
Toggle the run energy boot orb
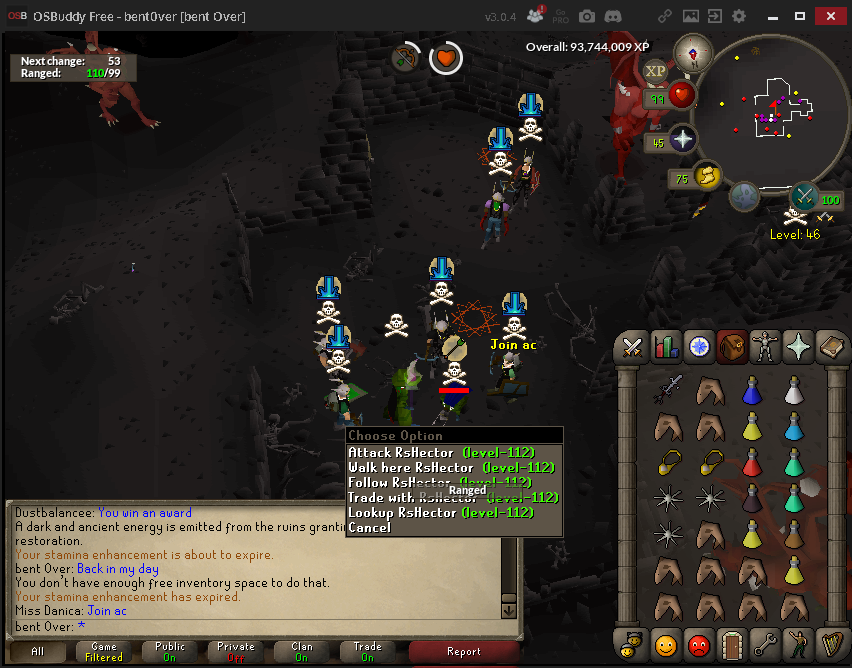(706, 176)
